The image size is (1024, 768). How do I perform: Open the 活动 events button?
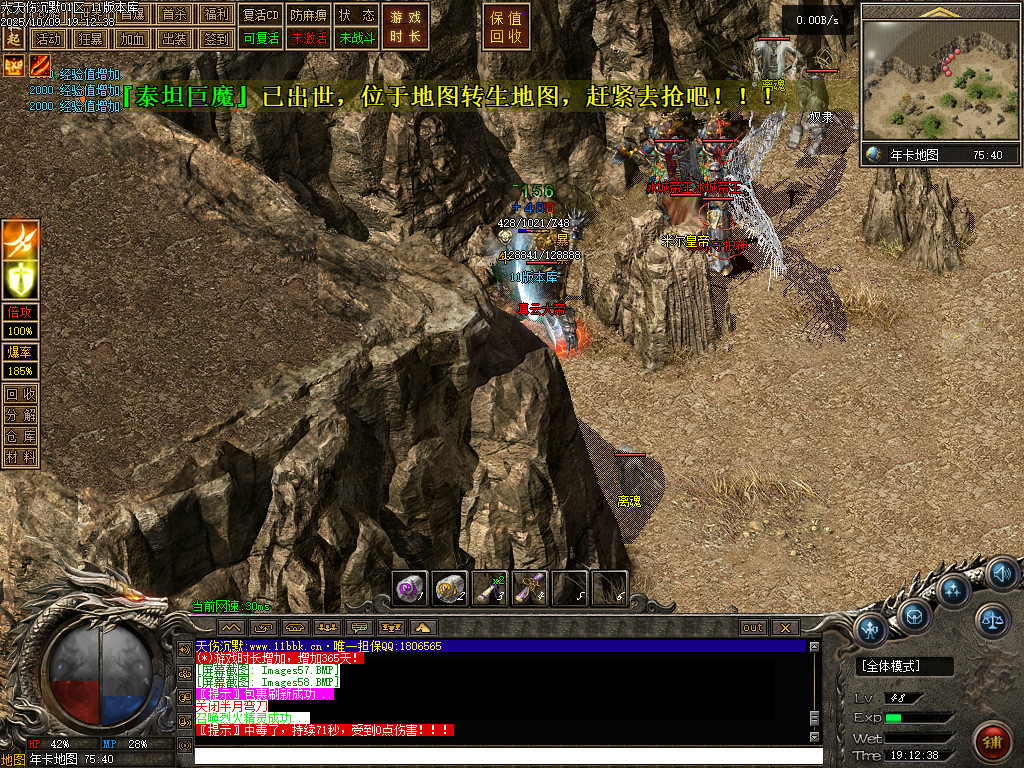coord(46,39)
